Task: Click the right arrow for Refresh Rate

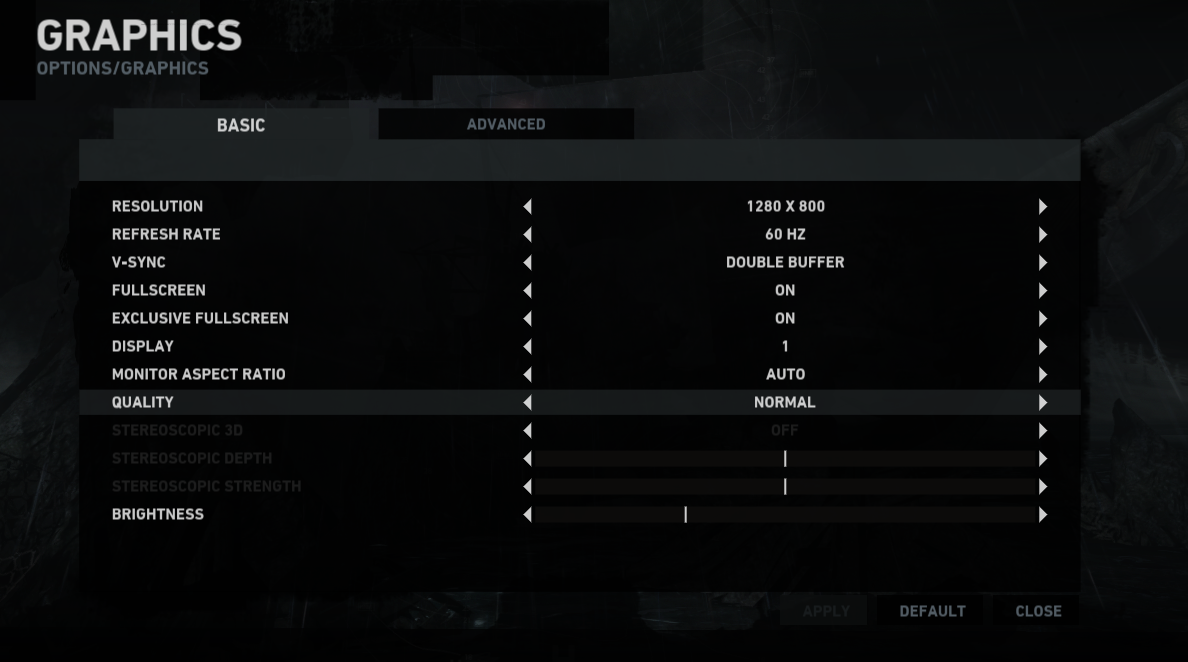Action: click(x=1042, y=235)
